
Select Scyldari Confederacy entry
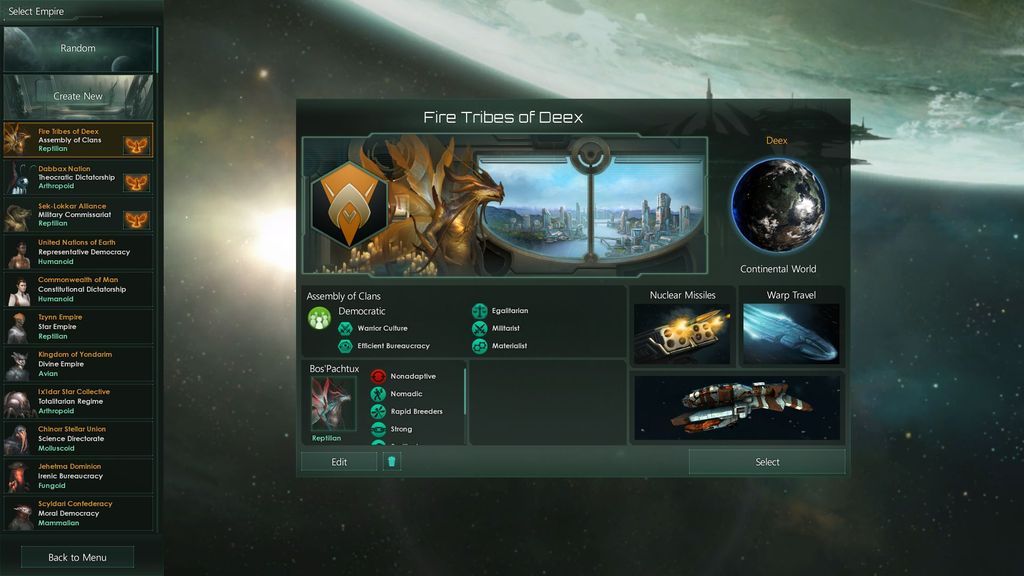78,513
